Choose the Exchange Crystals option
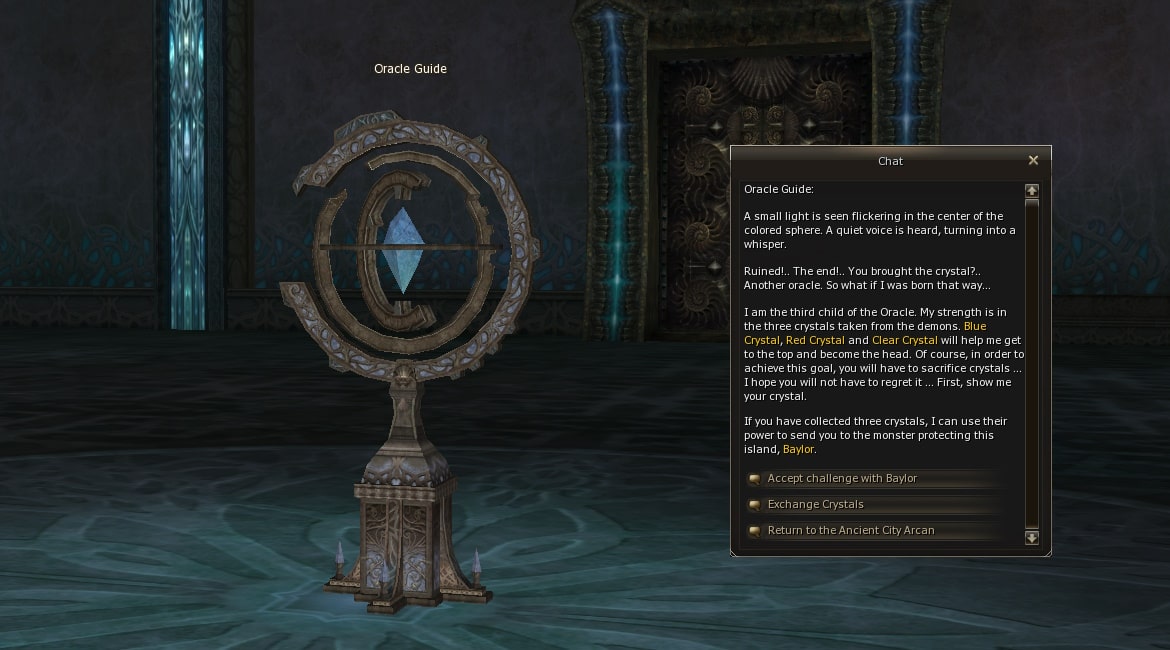Image resolution: width=1170 pixels, height=650 pixels. (815, 505)
